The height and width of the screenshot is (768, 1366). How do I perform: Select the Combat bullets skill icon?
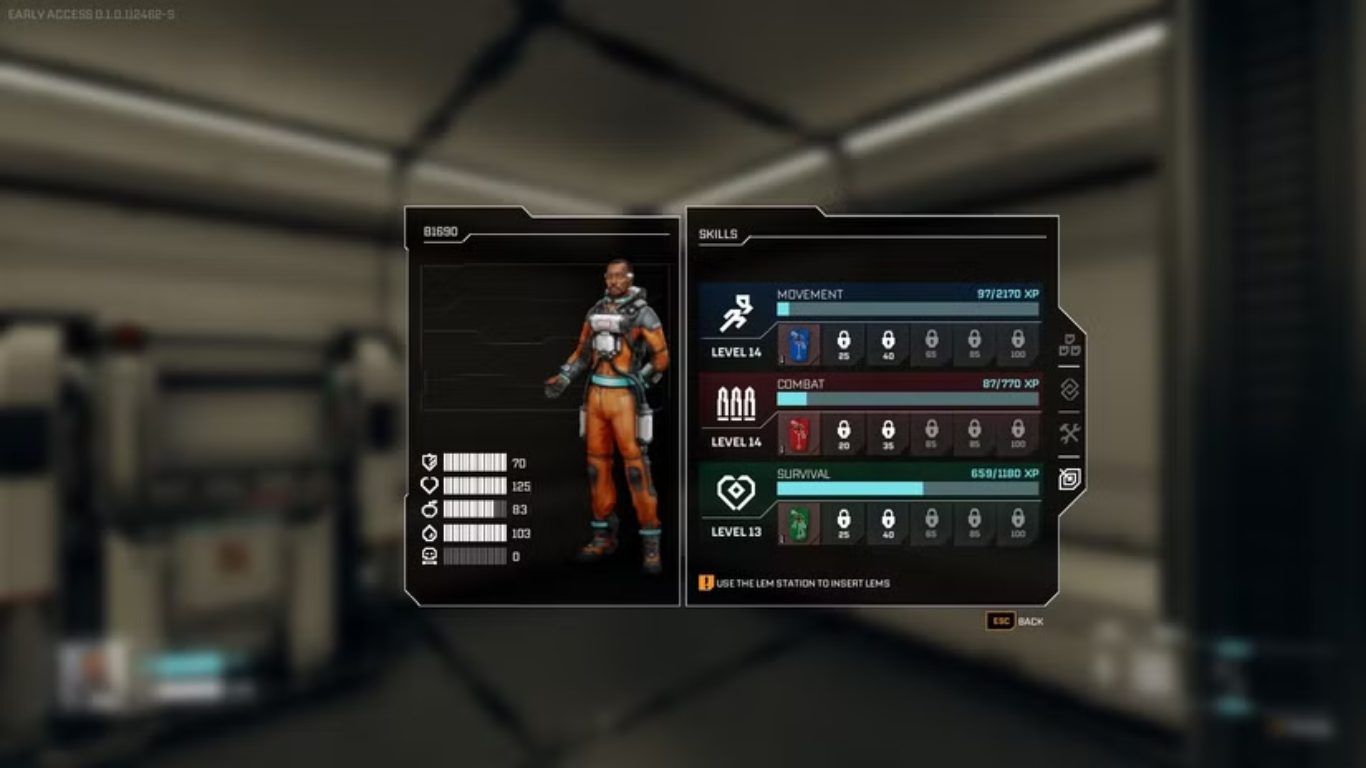pos(736,404)
